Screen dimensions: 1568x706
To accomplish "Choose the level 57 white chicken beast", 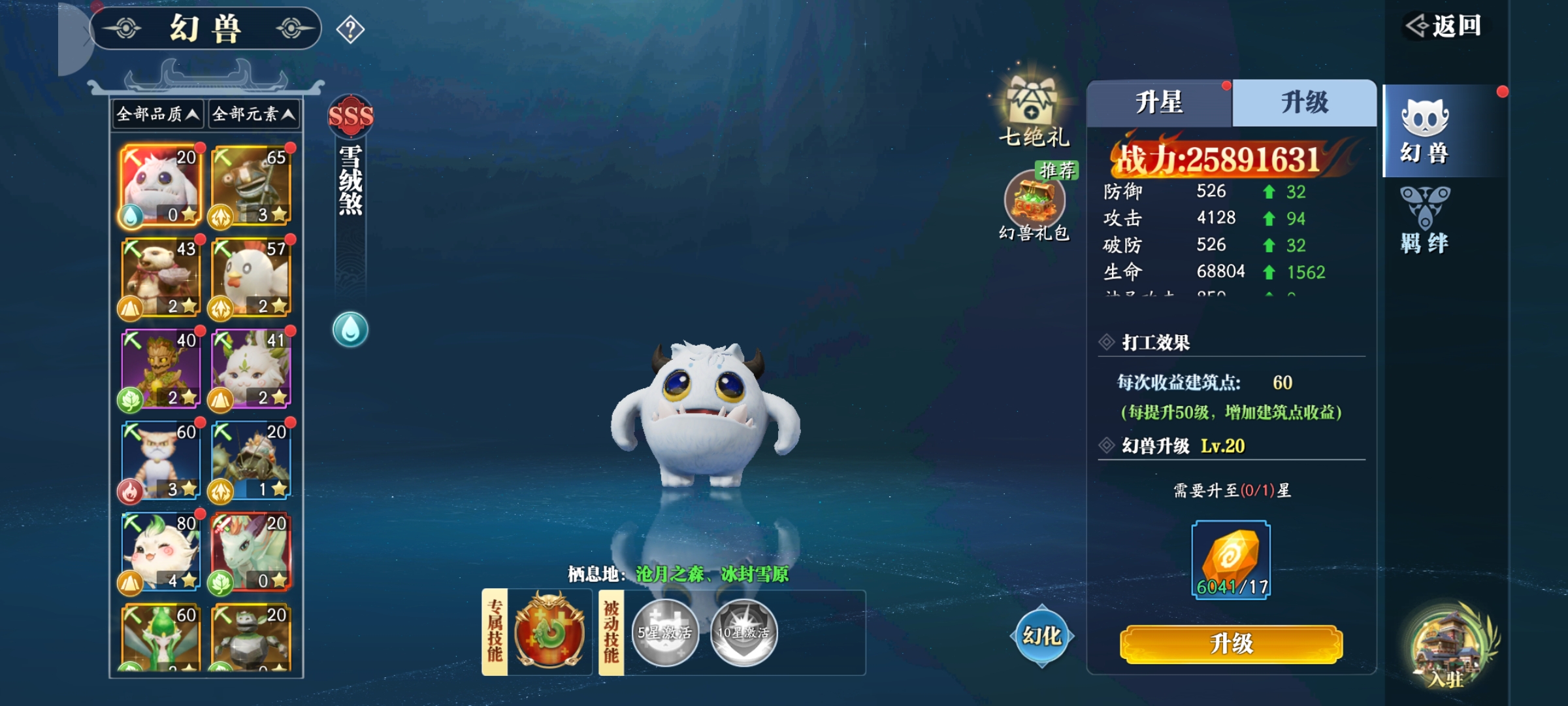I will (x=251, y=277).
